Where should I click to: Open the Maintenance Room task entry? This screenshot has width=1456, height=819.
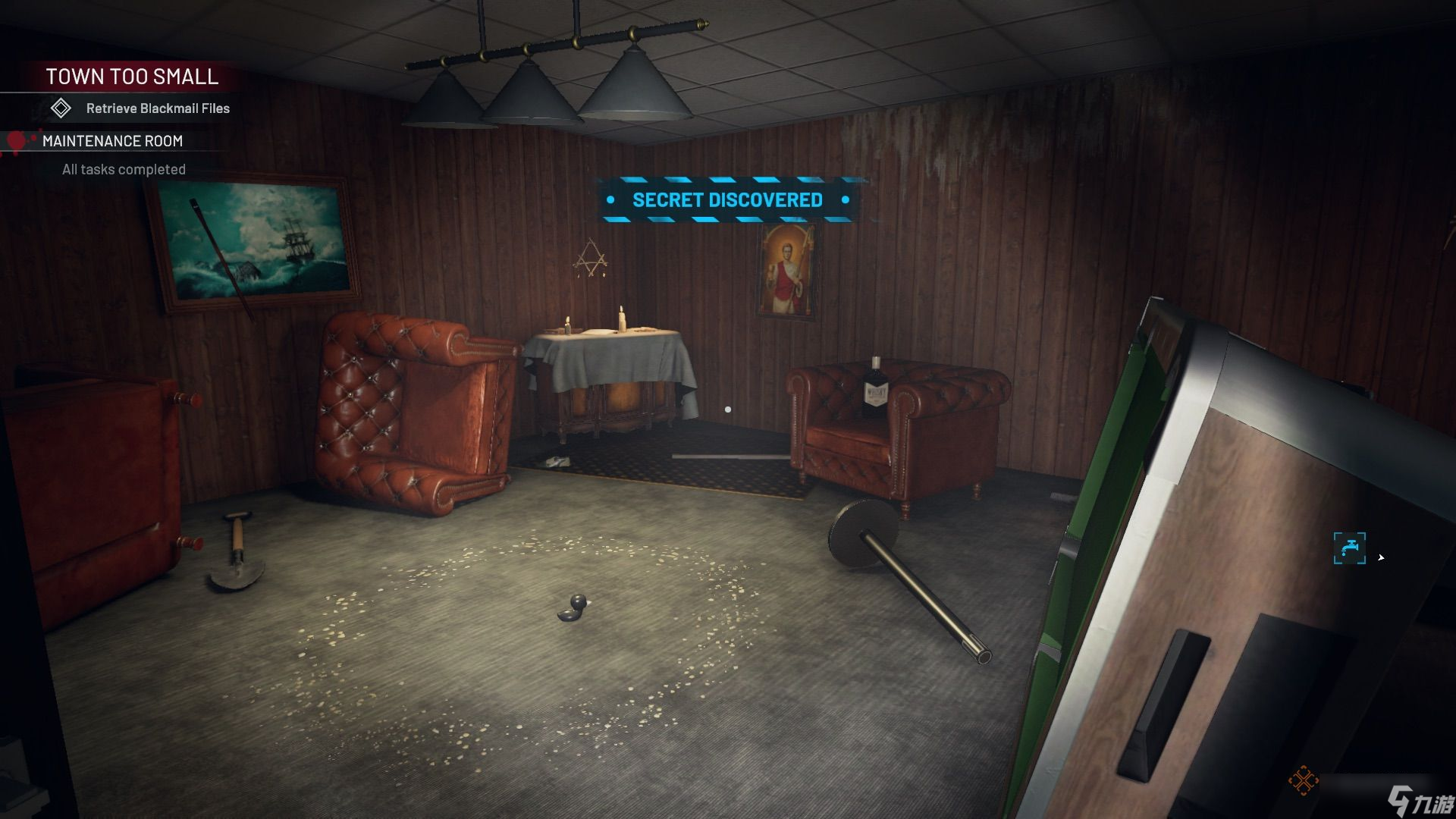click(112, 141)
